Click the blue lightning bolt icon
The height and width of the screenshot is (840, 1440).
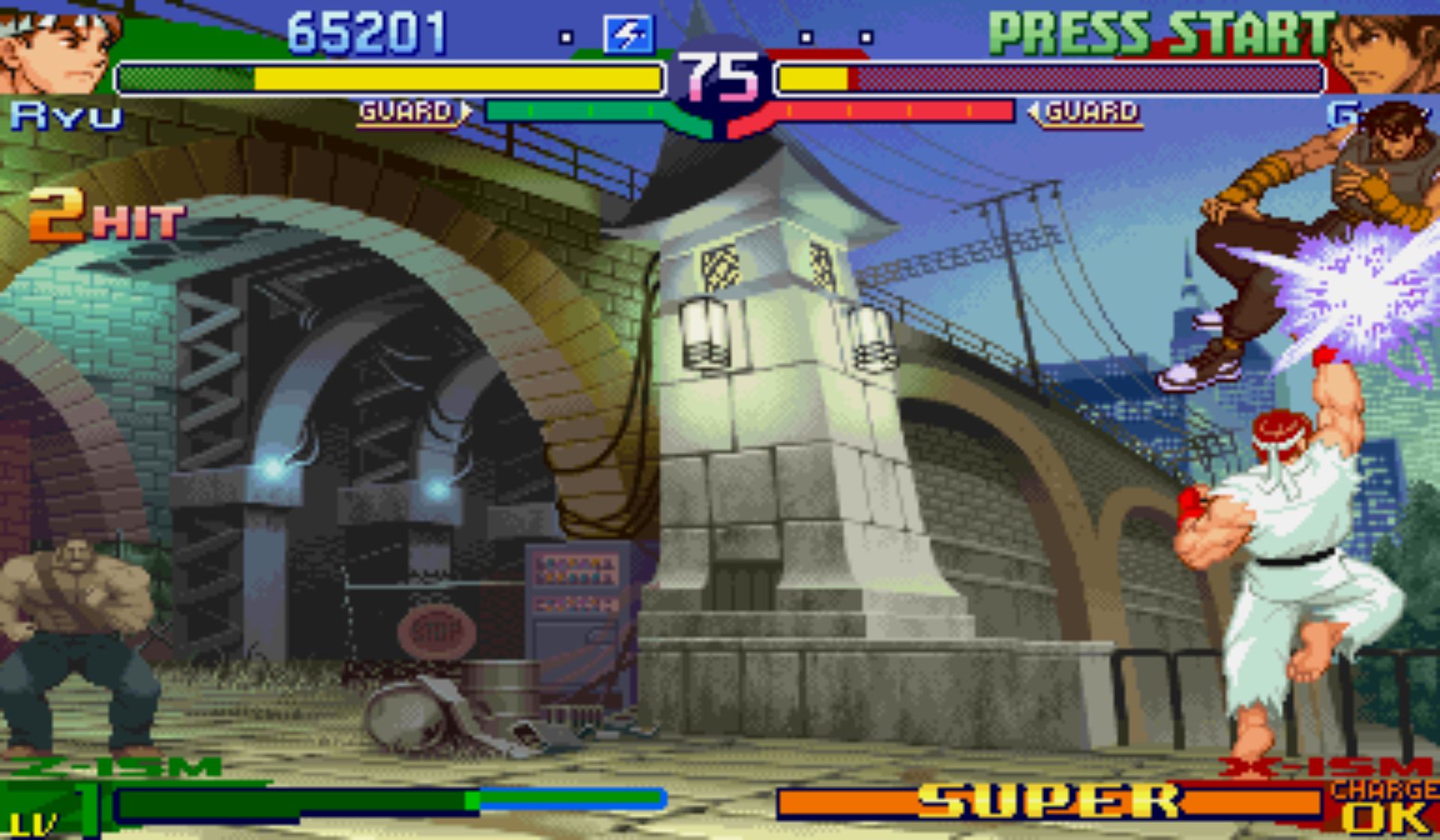(628, 34)
